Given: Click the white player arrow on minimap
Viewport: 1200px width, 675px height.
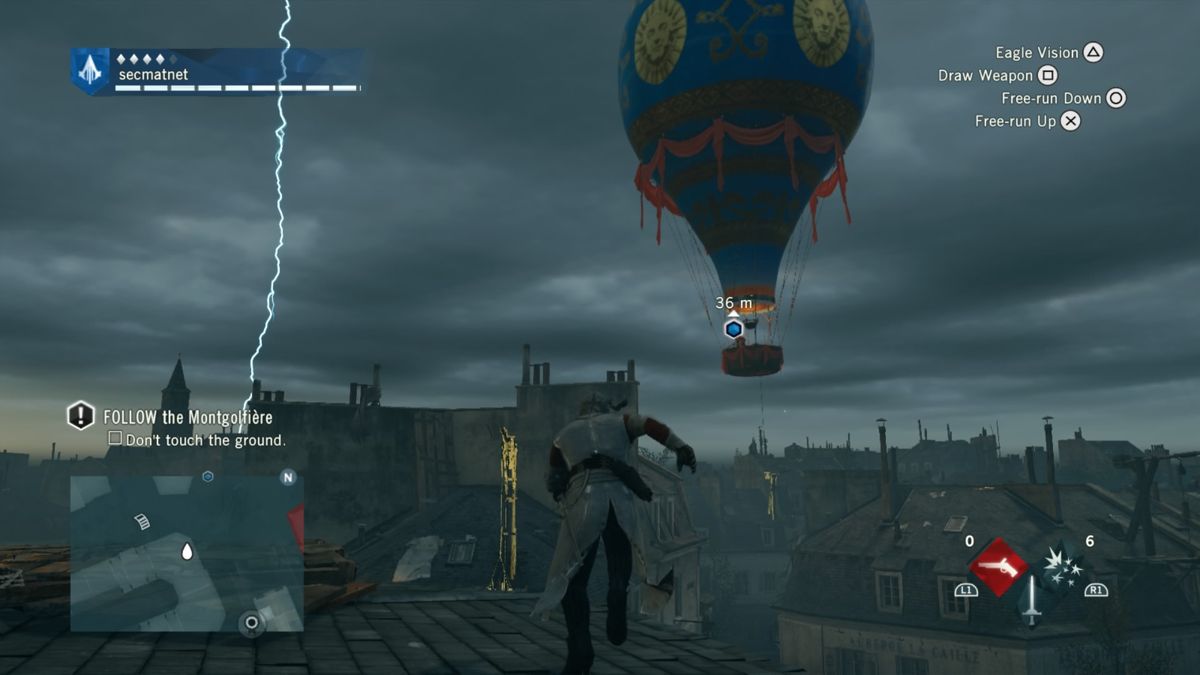Looking at the screenshot, I should pos(186,551).
